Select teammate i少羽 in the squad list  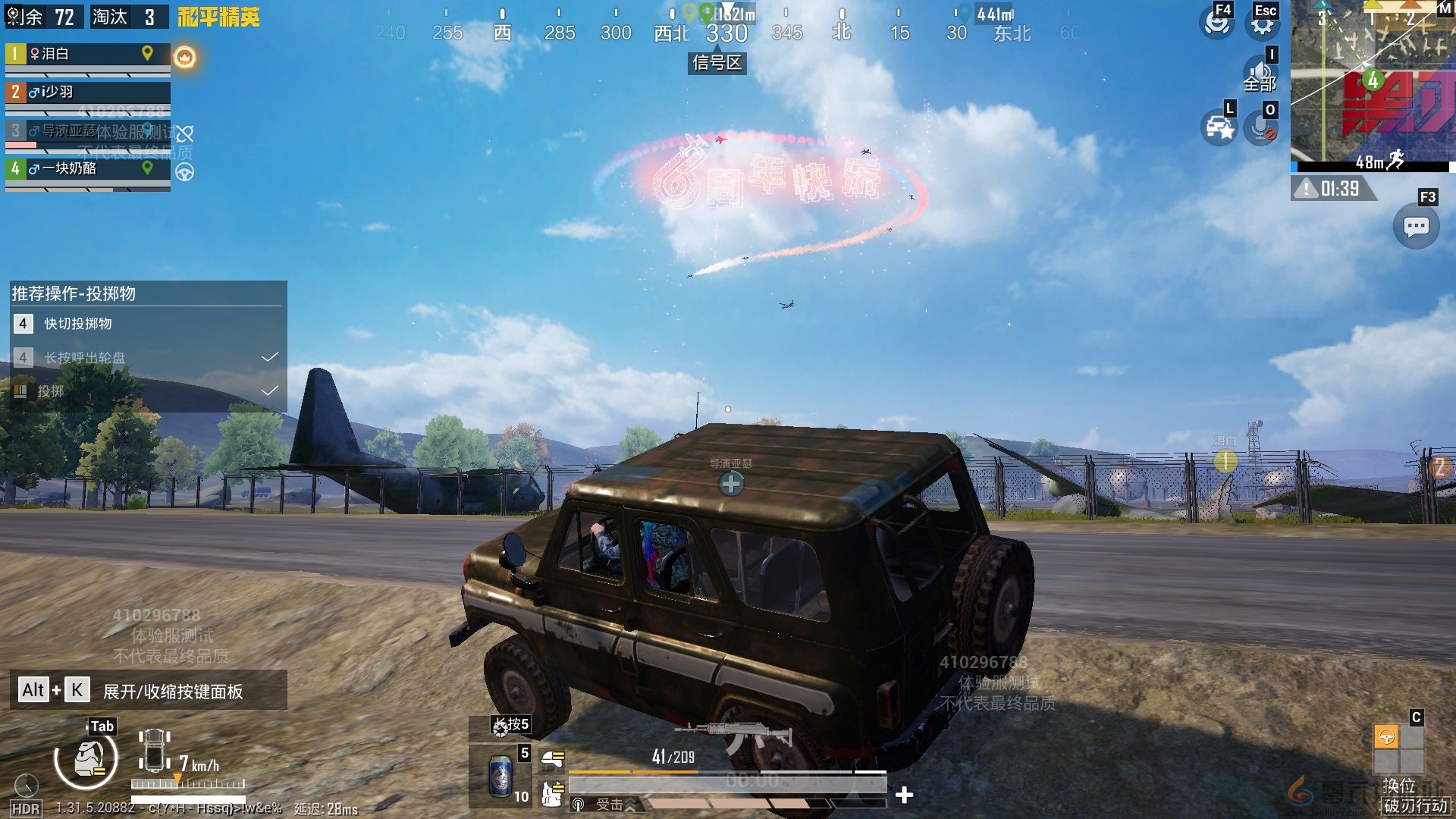(x=87, y=92)
